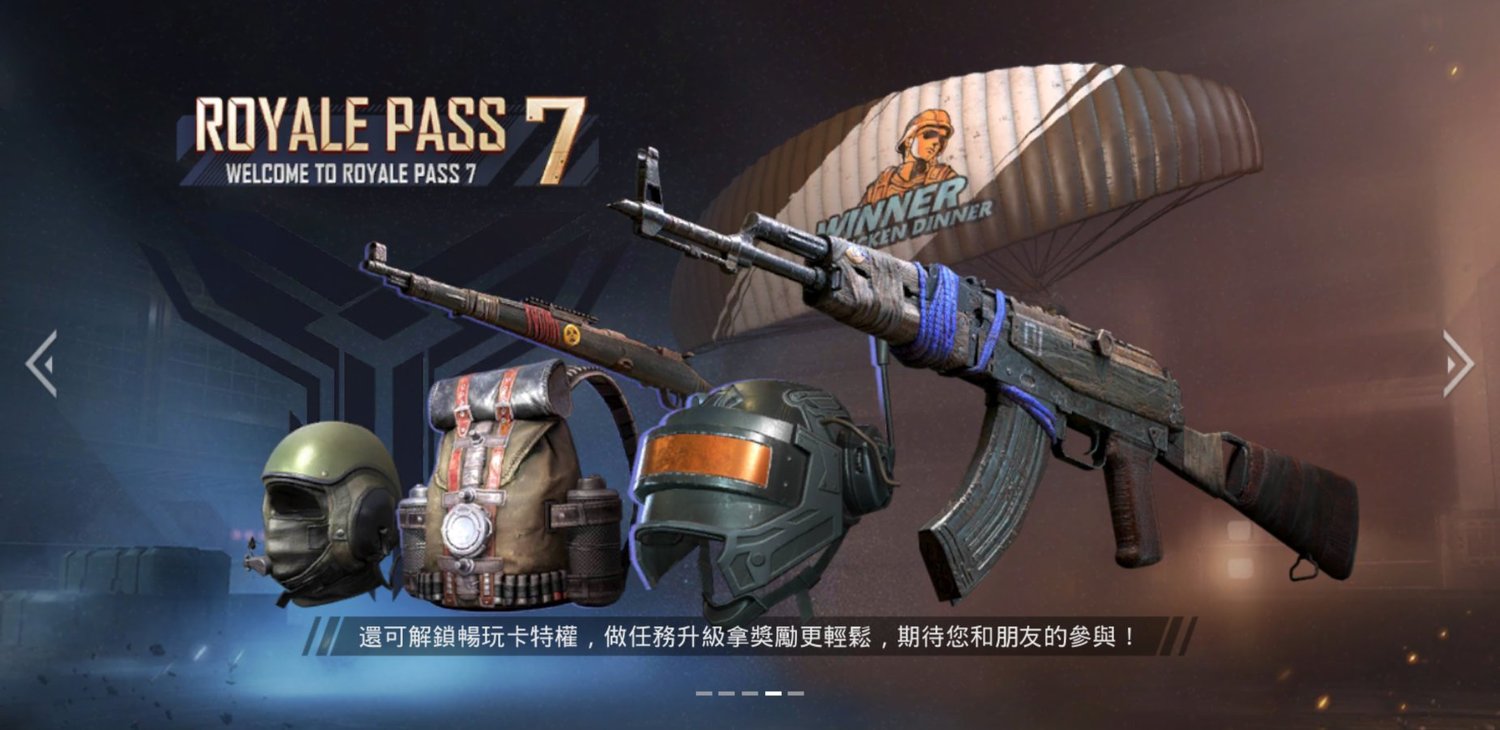
Task: Go to the previous banner slide
Action: click(41, 364)
